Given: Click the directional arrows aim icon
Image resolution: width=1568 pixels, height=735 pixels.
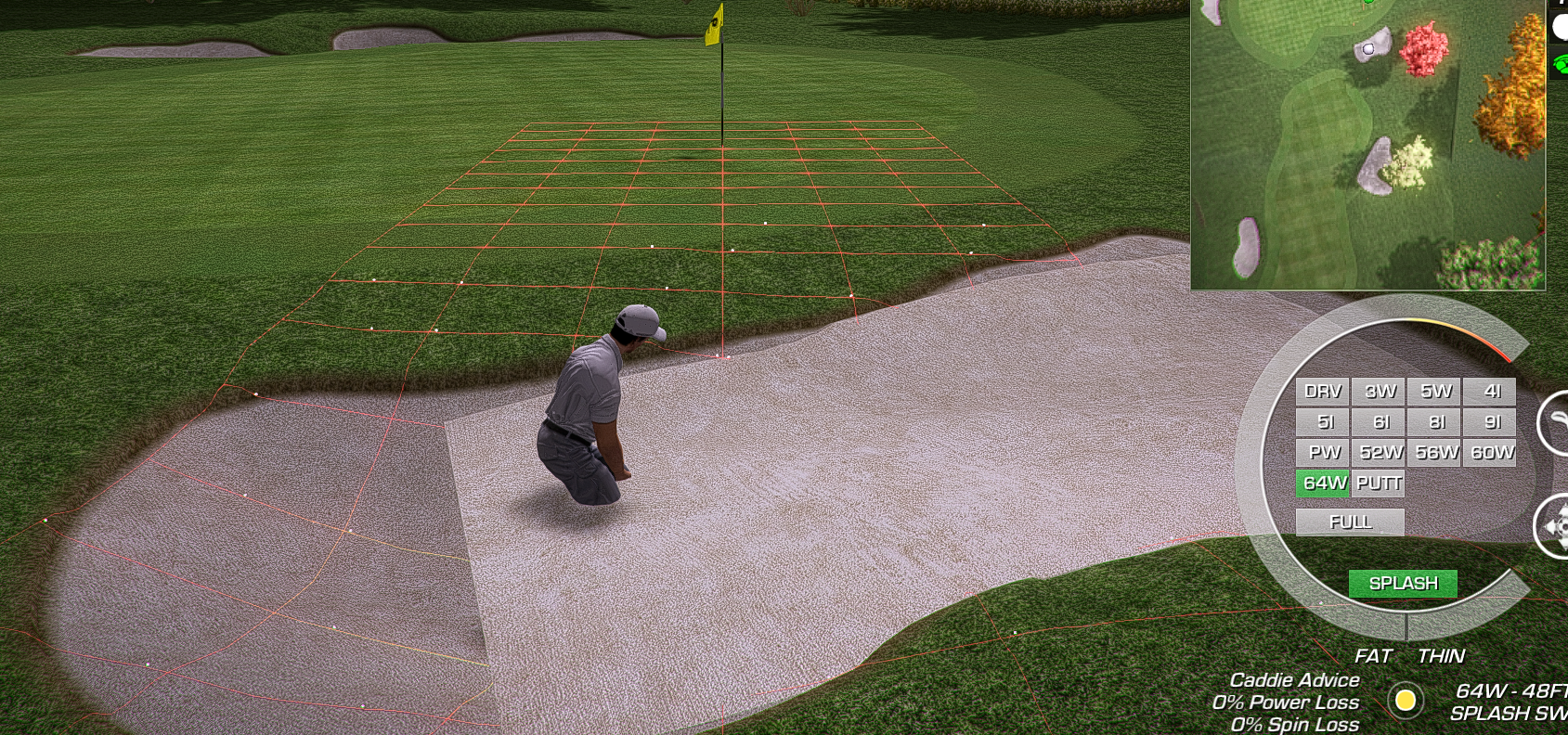Looking at the screenshot, I should [1552, 526].
